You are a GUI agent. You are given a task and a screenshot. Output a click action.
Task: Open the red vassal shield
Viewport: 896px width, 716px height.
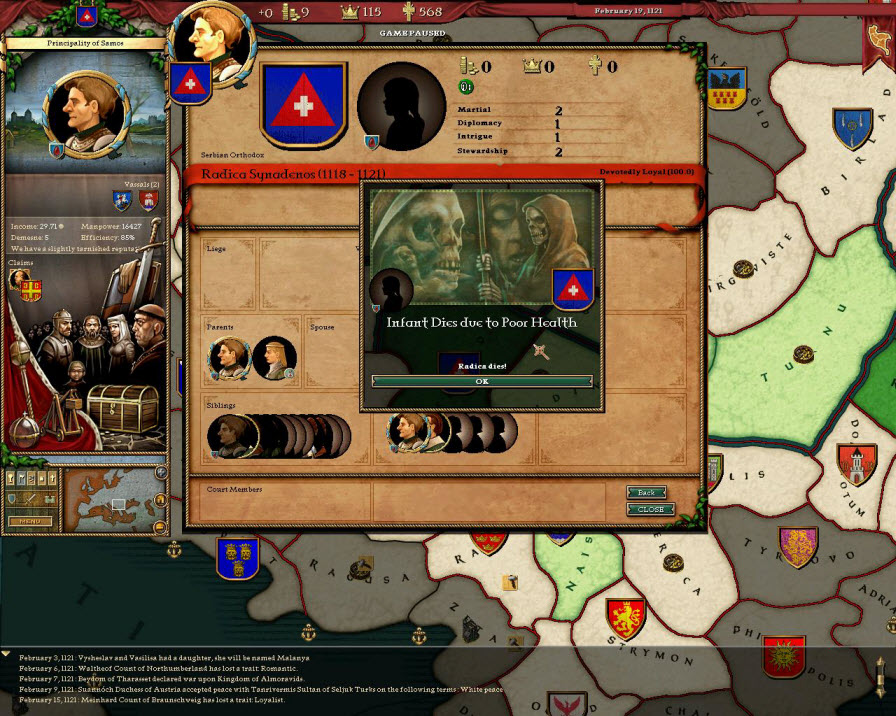click(x=147, y=201)
